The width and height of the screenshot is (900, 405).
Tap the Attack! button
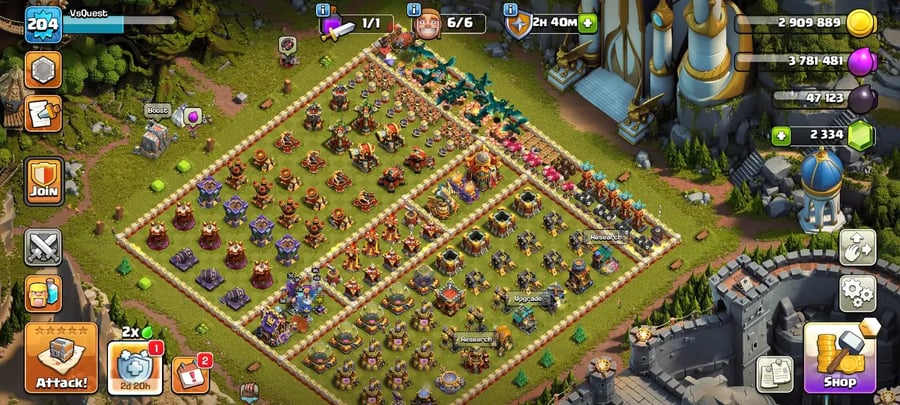[61, 358]
